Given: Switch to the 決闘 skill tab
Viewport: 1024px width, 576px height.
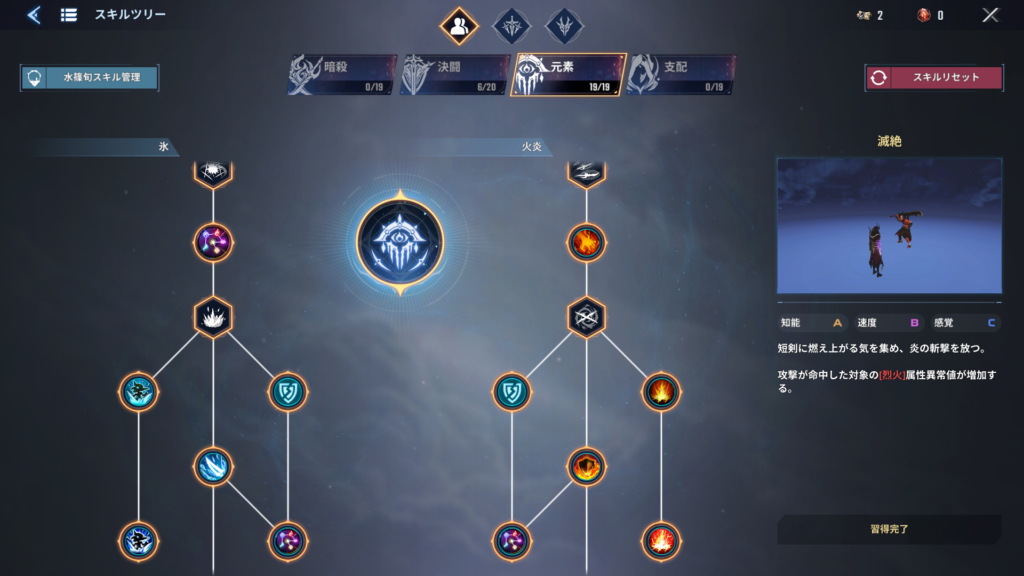Looking at the screenshot, I should click(x=456, y=75).
